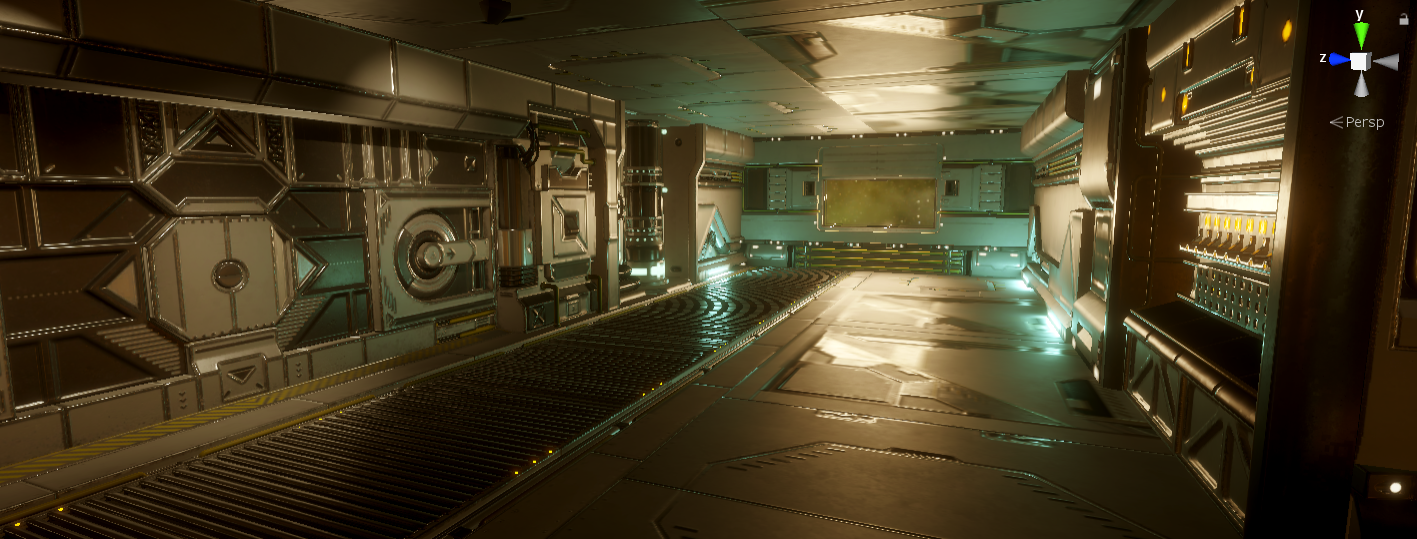Viewport: 1417px width, 539px height.
Task: Toggle the scene view rotation lock icon
Action: [x=1405, y=18]
